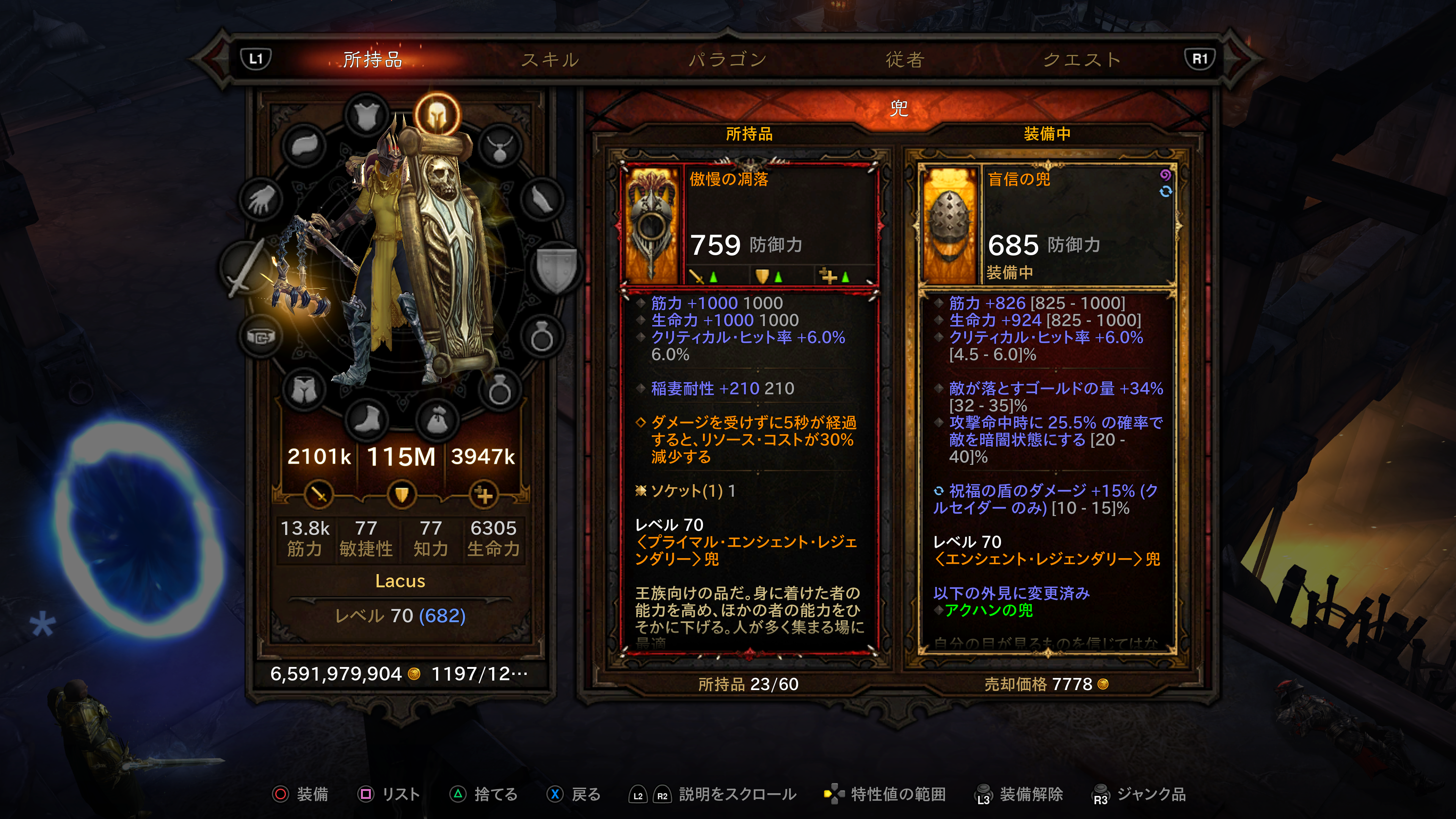
Task: Select the 所持品 tab
Action: 372,60
